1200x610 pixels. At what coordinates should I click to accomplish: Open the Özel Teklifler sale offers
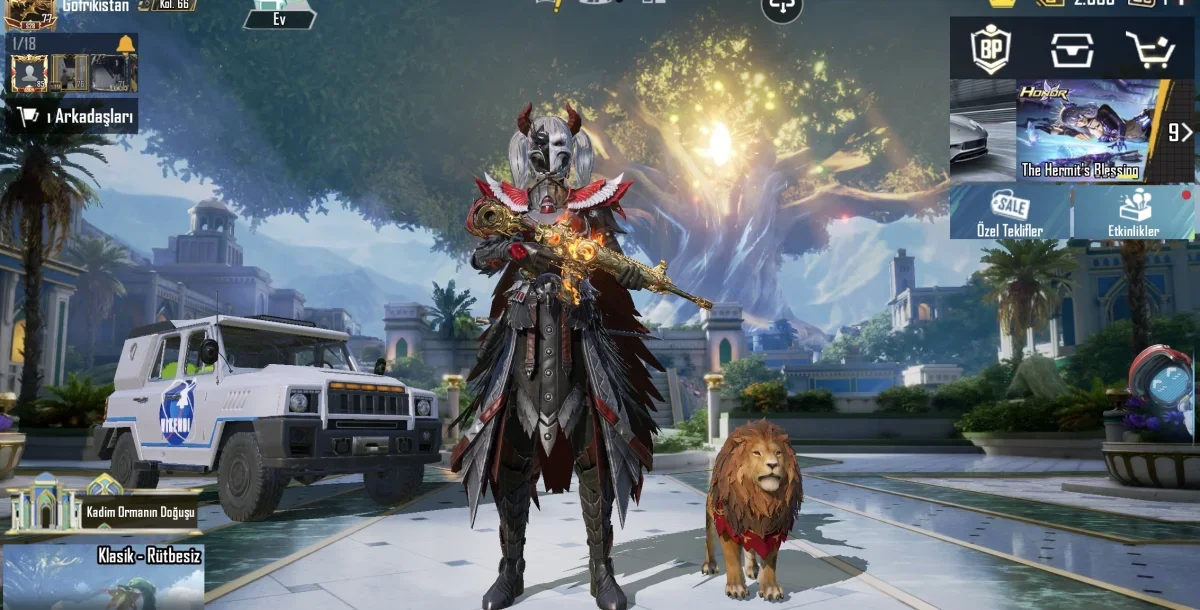click(1009, 212)
